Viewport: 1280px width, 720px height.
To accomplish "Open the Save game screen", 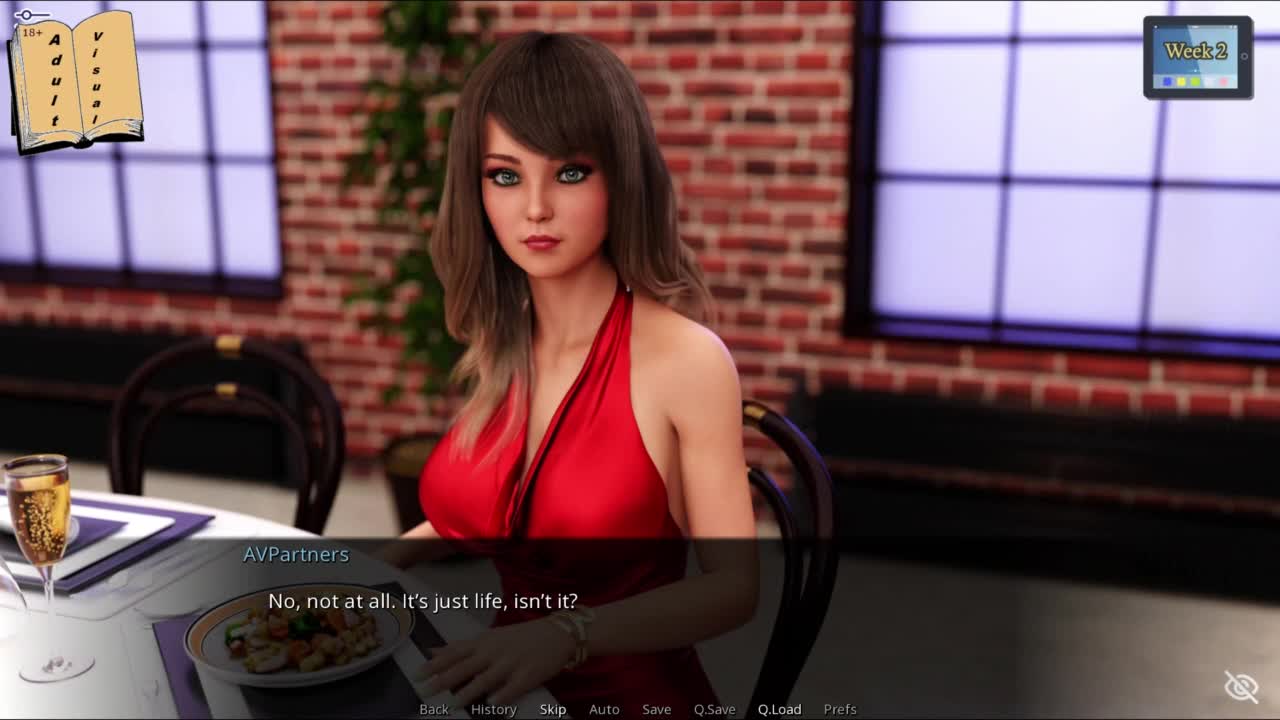I will pyautogui.click(x=656, y=709).
